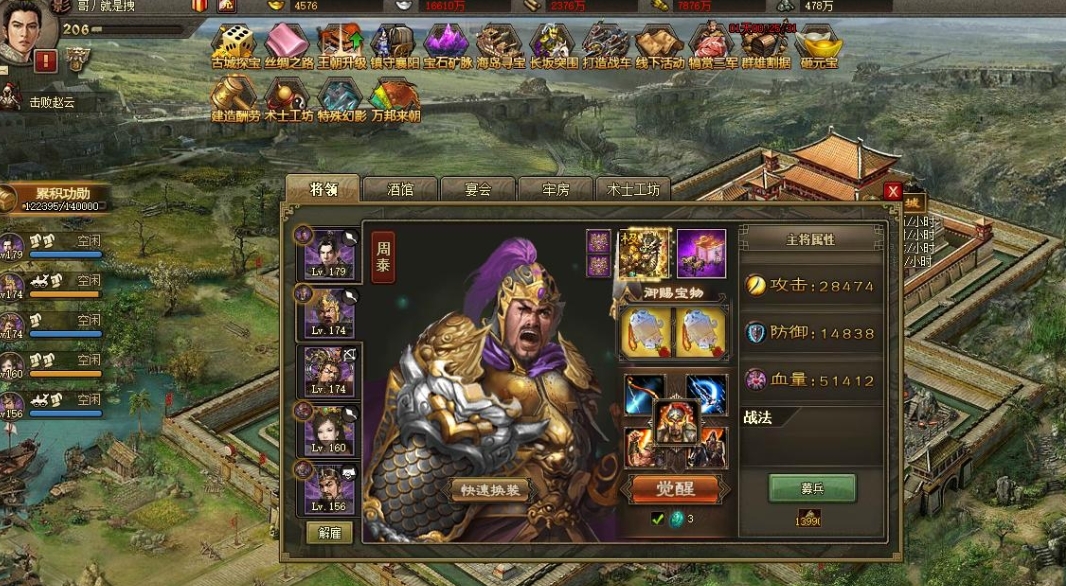The image size is (1066, 586).
Task: Open the 砸元宝 gold ingot event
Action: click(818, 43)
